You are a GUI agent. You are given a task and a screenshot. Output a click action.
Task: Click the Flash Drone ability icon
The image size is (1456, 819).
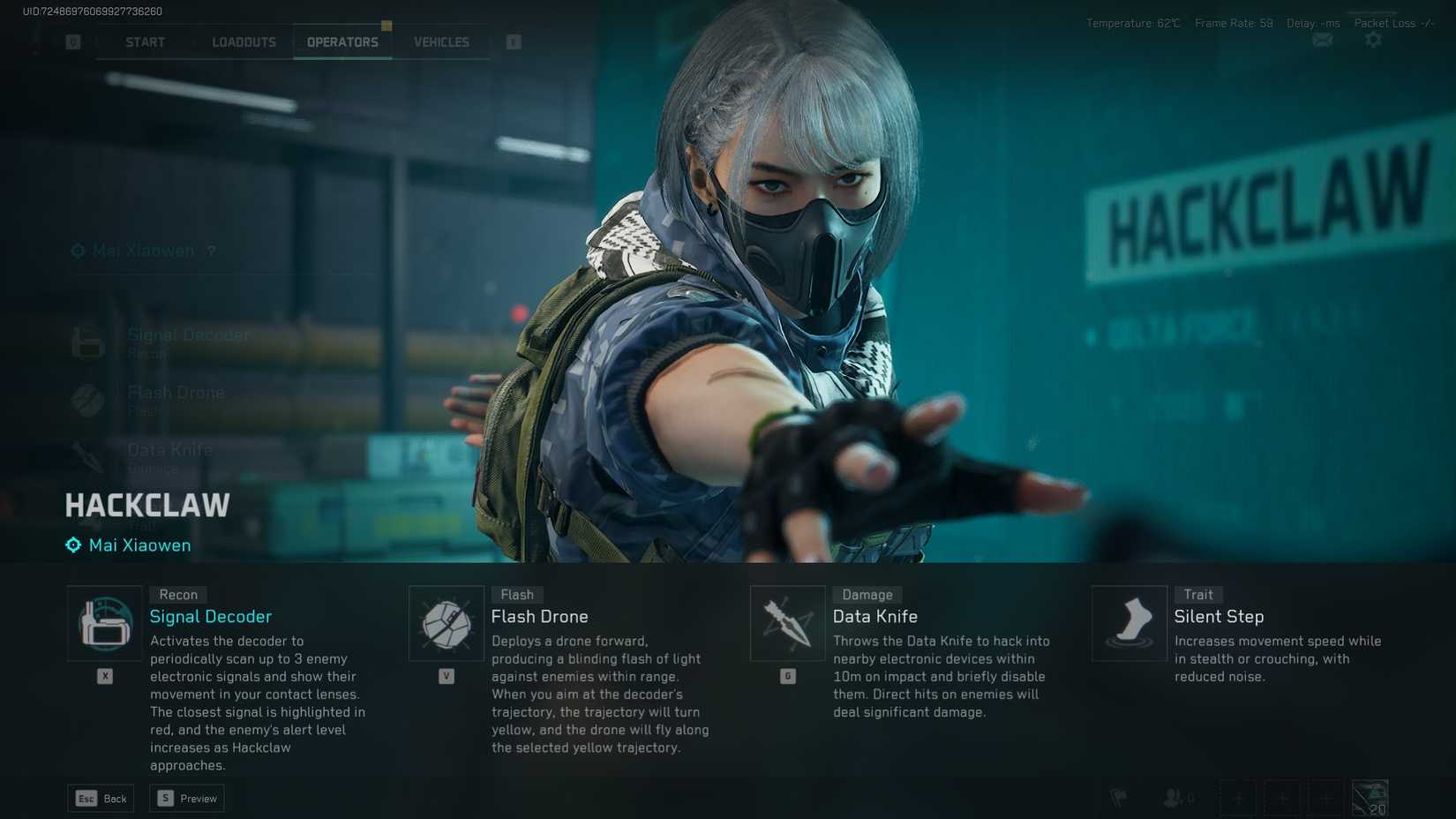(x=446, y=622)
